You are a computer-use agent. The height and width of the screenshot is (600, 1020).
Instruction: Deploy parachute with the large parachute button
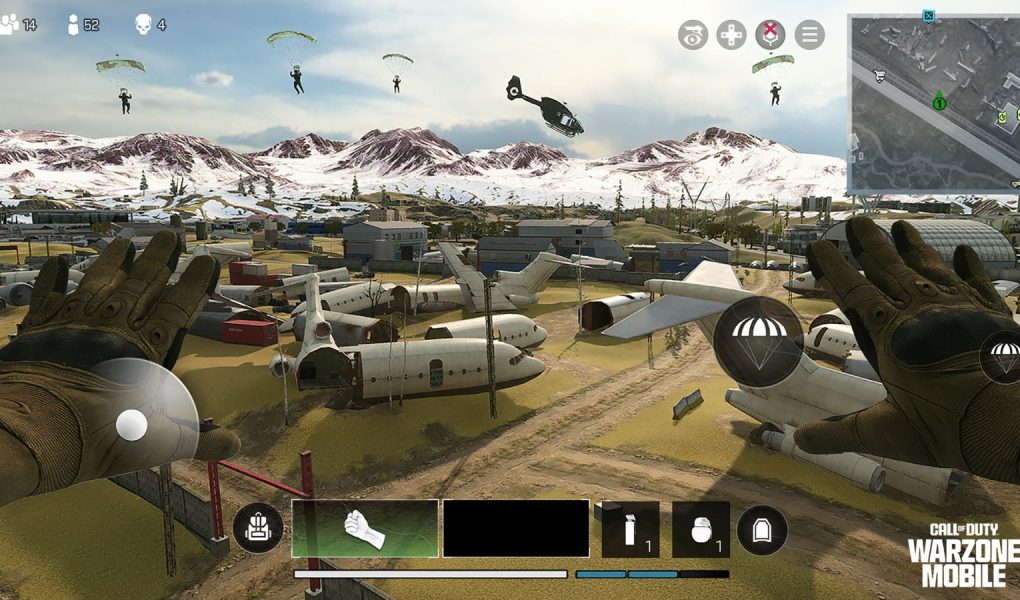tap(758, 341)
